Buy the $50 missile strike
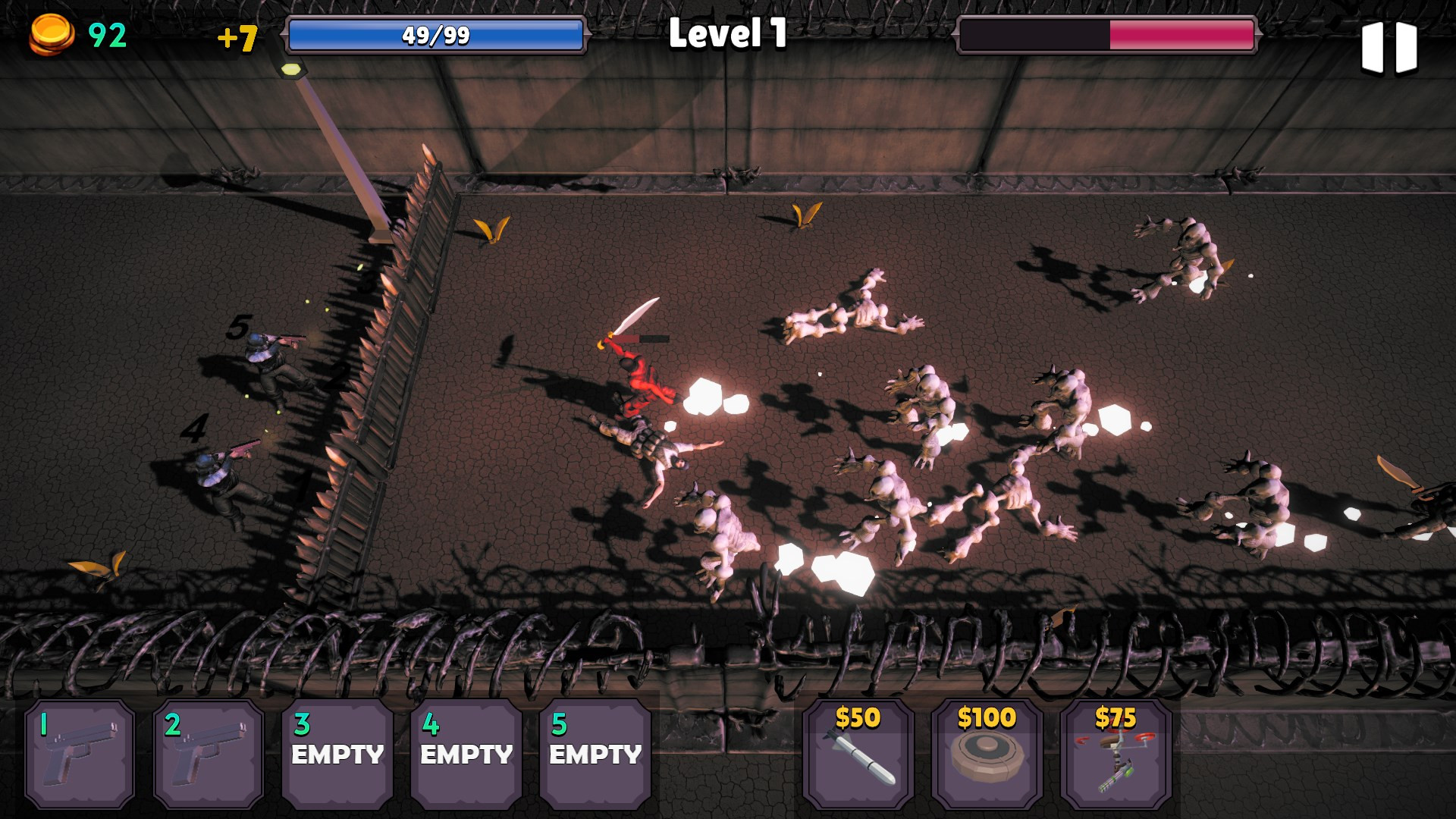This screenshot has width=1456, height=819. [x=858, y=754]
